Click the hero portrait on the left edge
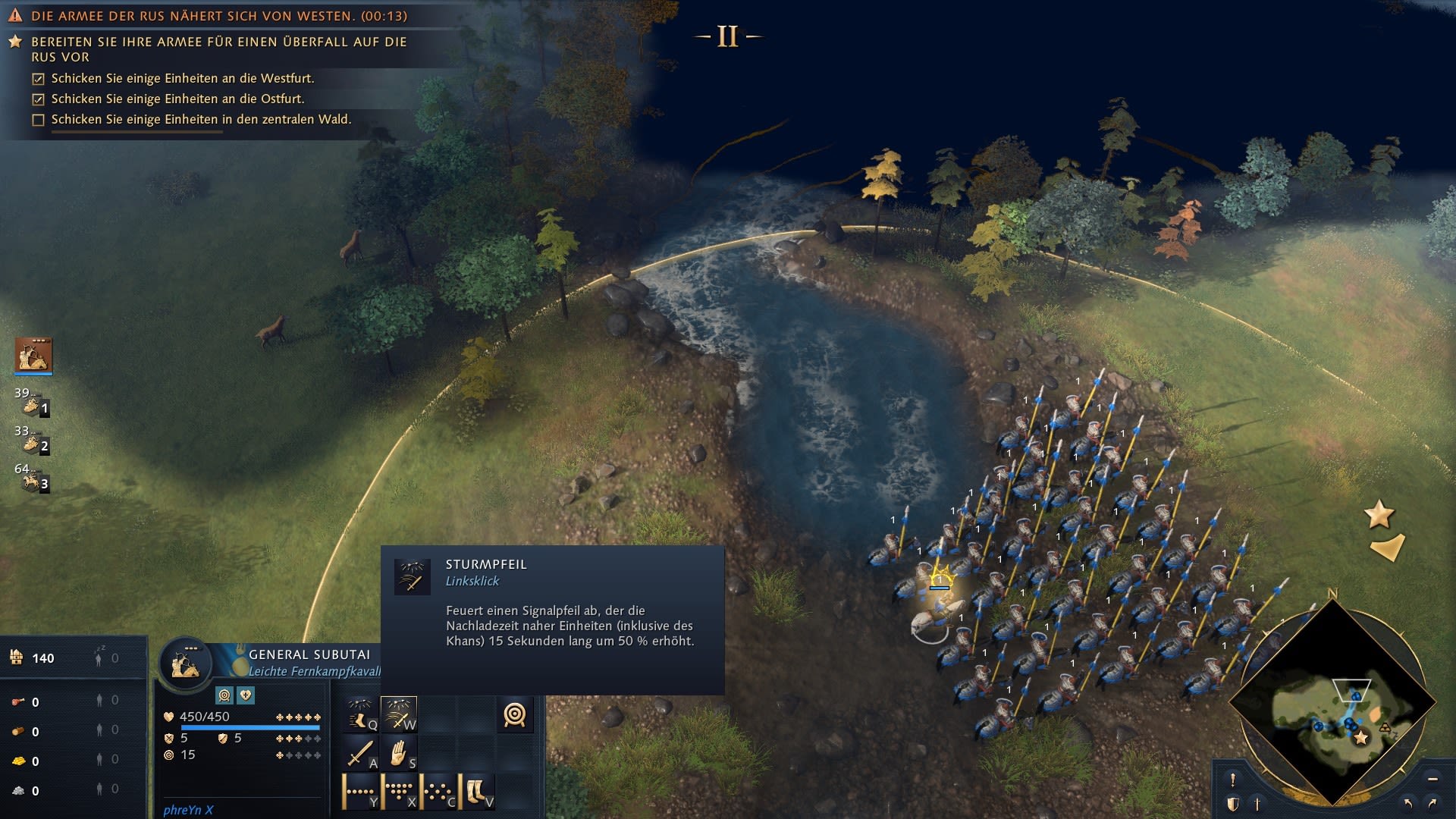 pos(33,355)
